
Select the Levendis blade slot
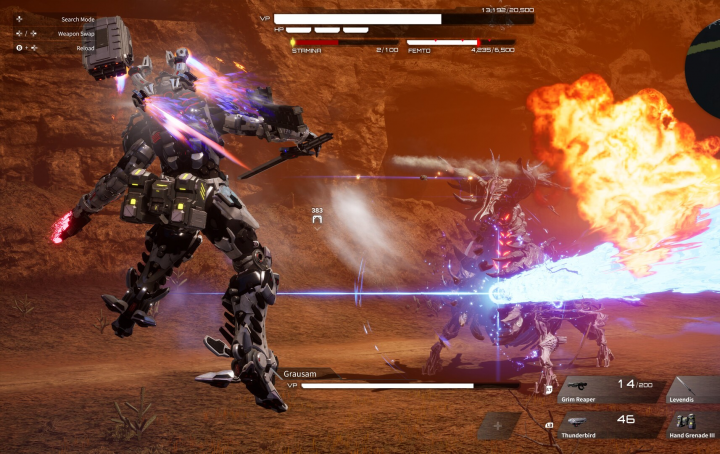(x=692, y=390)
